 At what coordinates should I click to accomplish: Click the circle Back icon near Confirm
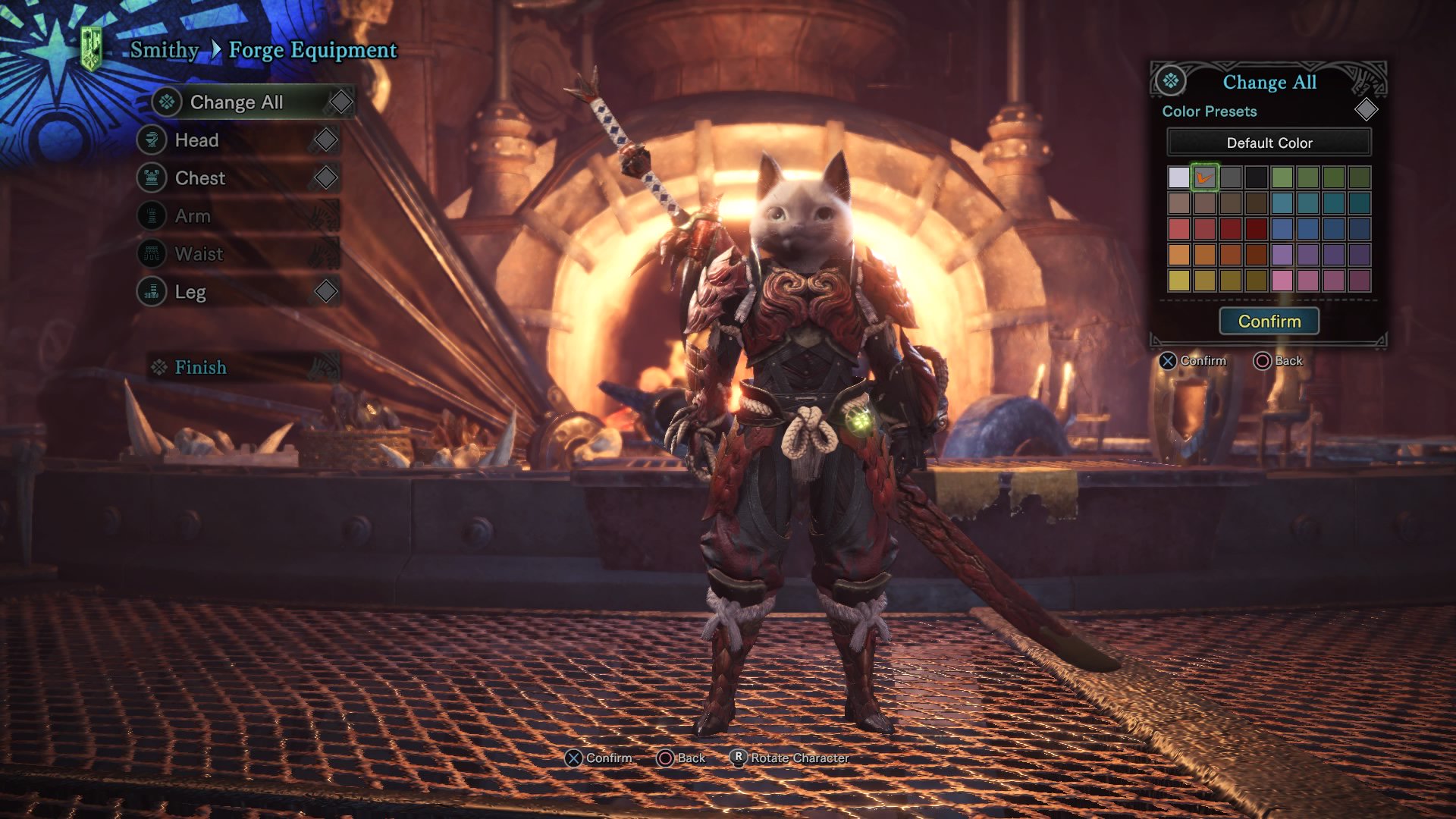tap(666, 758)
